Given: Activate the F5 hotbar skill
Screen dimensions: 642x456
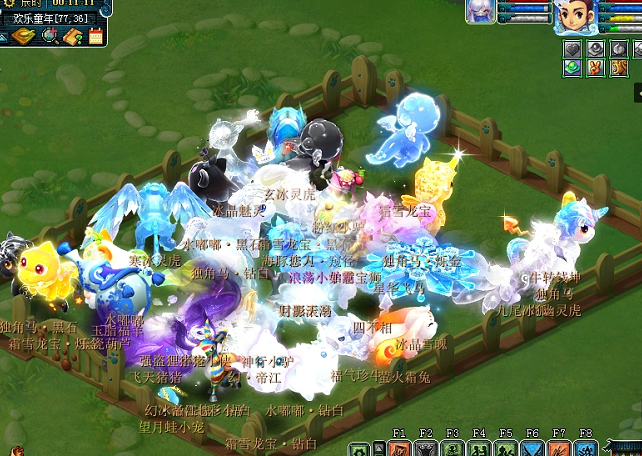Looking at the screenshot, I should (506, 448).
